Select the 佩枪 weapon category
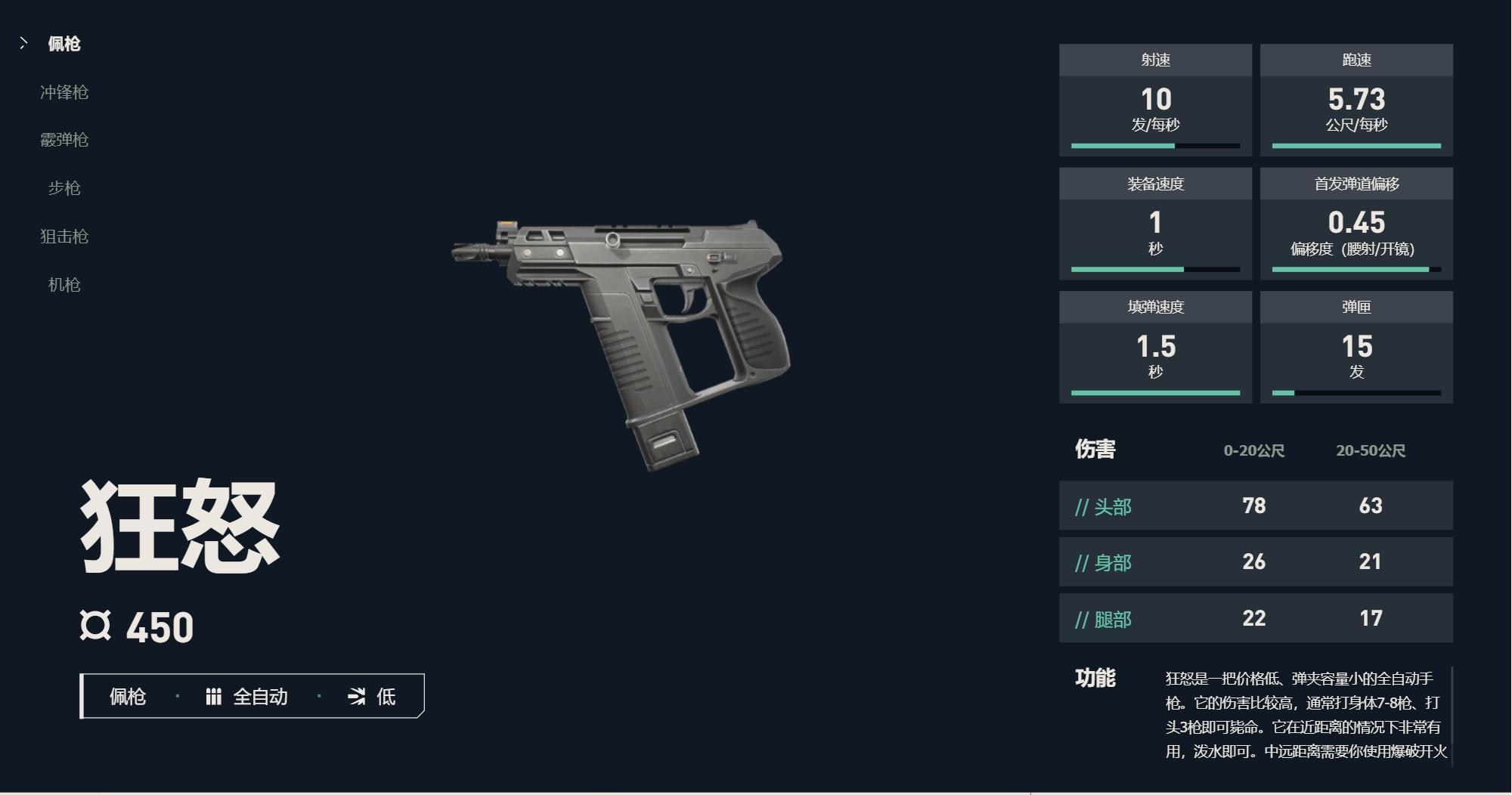 coord(64,44)
